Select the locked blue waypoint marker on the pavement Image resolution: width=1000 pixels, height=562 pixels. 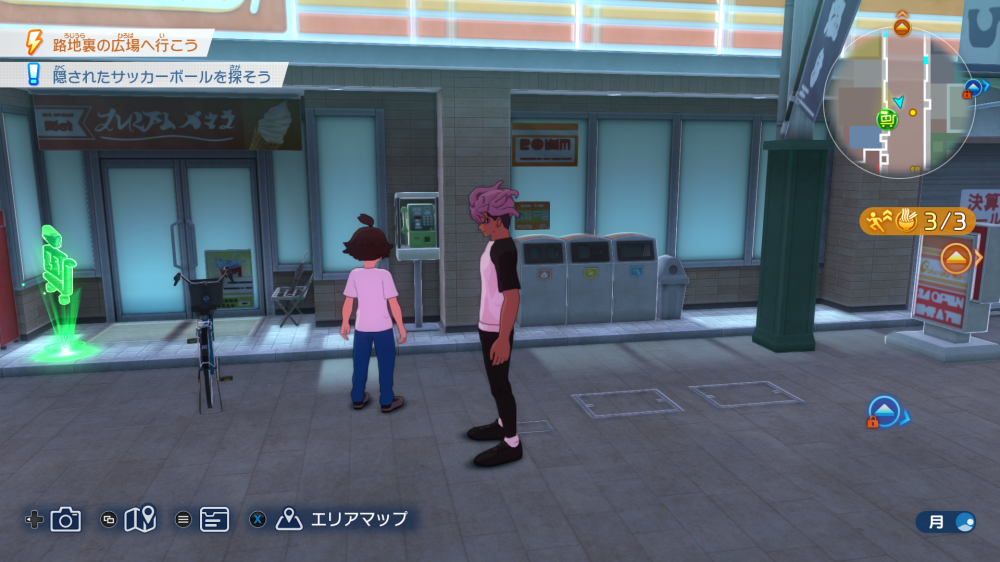pyautogui.click(x=884, y=411)
